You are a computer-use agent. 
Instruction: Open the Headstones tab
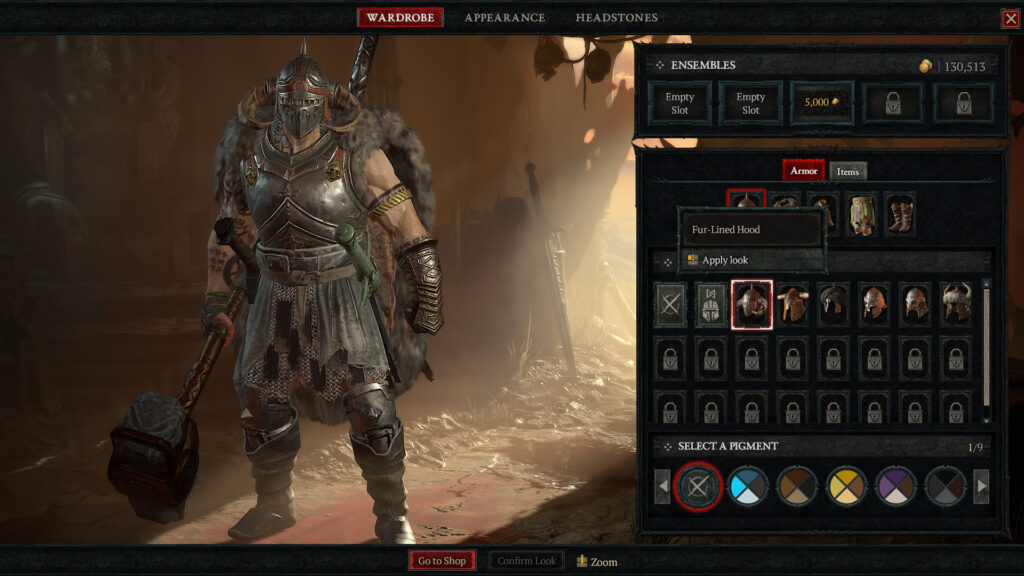[x=616, y=18]
